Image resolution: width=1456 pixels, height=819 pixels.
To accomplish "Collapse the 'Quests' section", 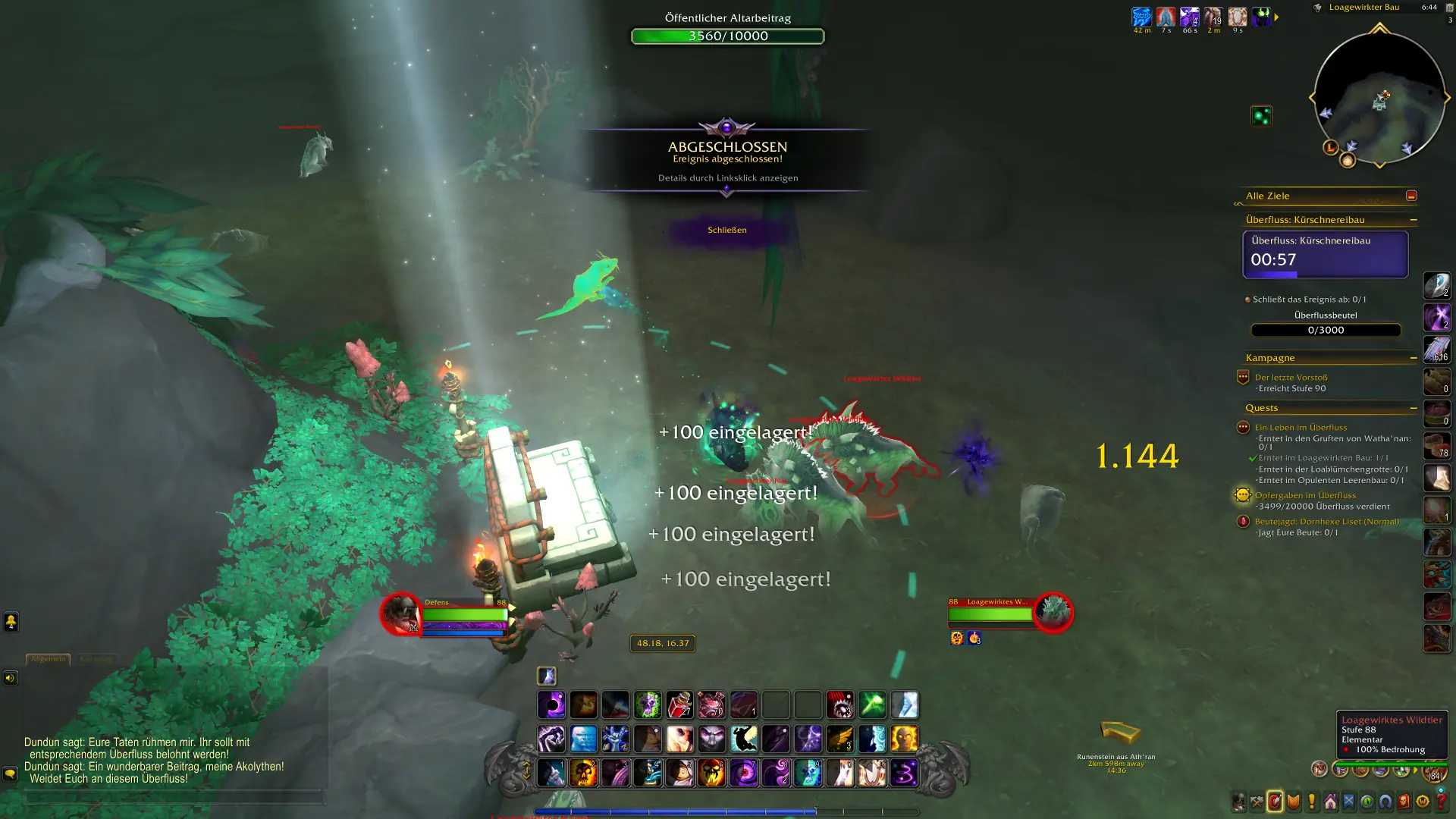I will (x=1413, y=407).
